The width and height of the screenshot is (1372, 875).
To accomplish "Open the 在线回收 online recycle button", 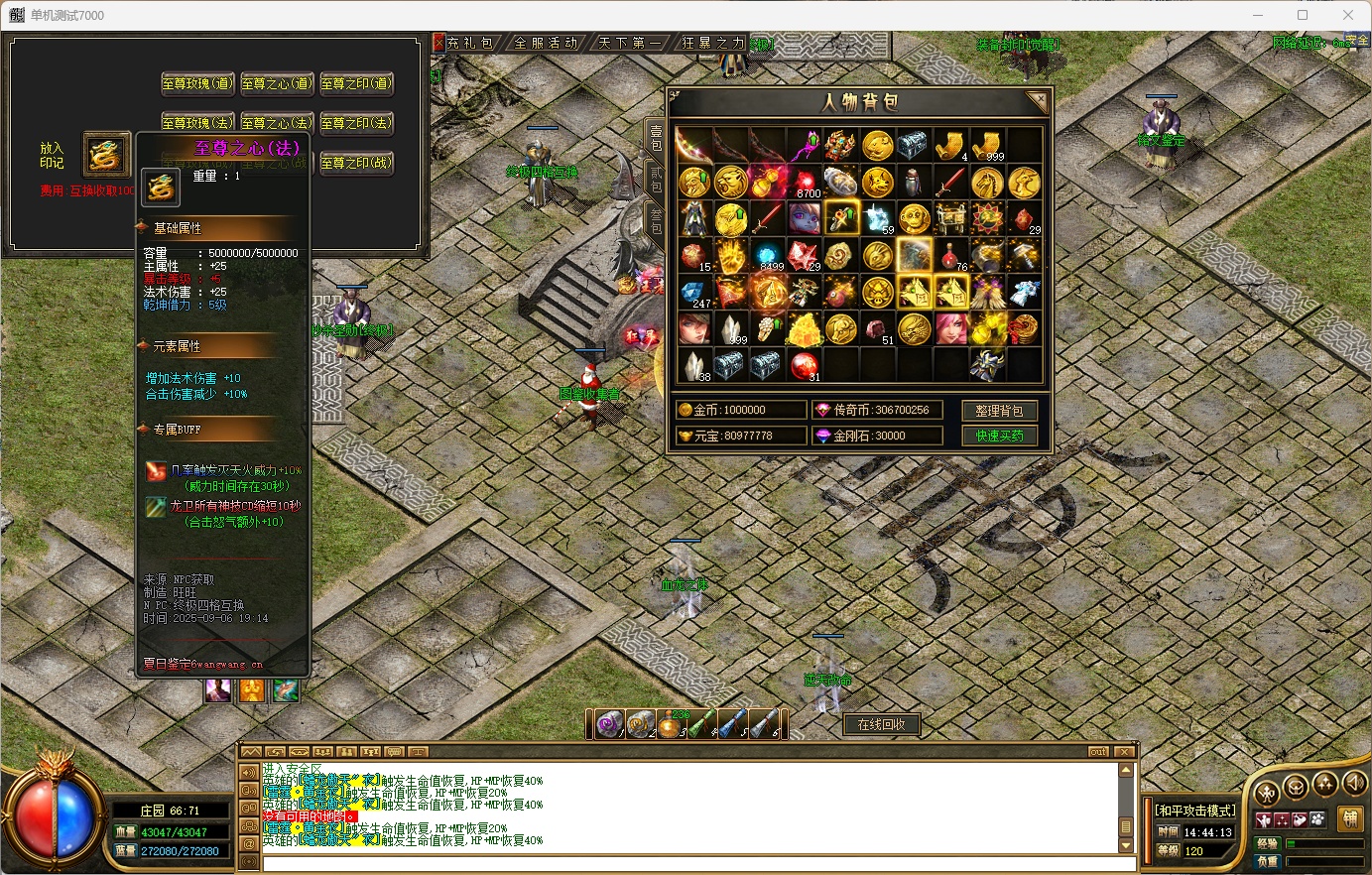I will point(881,724).
